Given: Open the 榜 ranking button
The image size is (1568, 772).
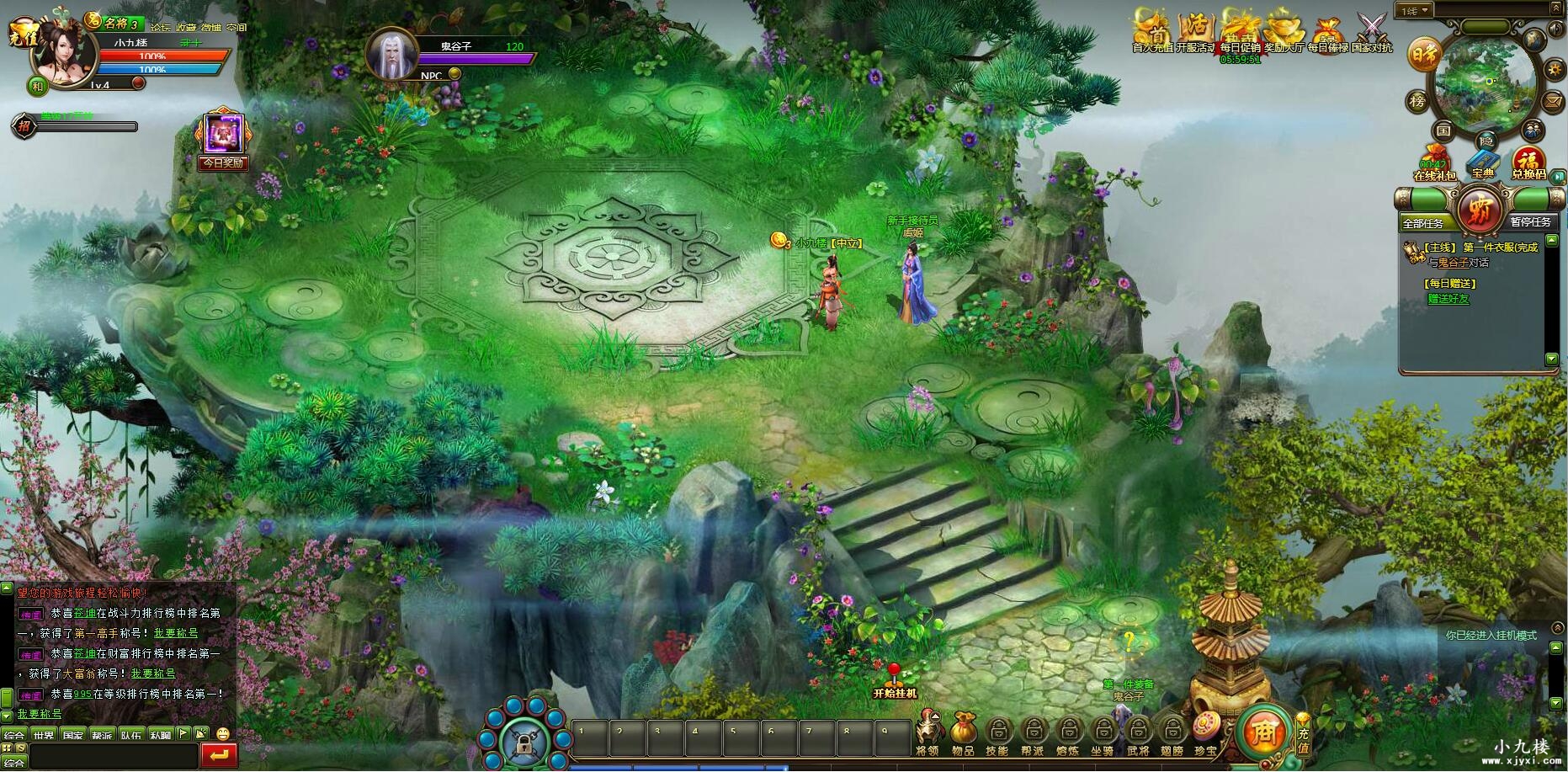Looking at the screenshot, I should 1417,102.
